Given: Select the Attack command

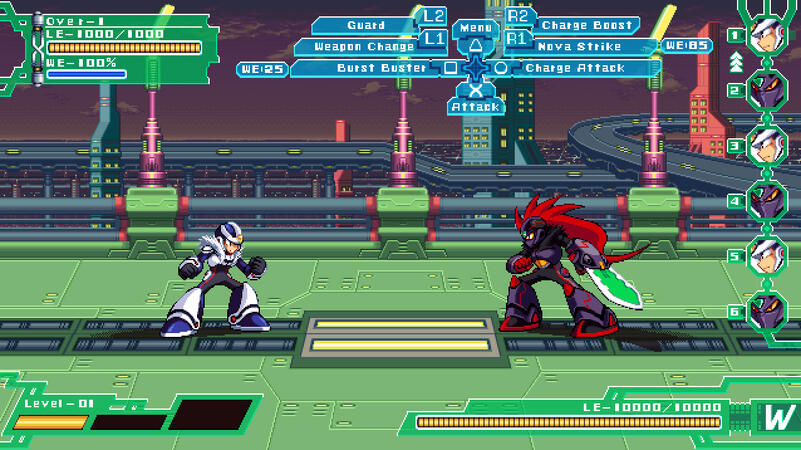Looking at the screenshot, I should [x=475, y=106].
